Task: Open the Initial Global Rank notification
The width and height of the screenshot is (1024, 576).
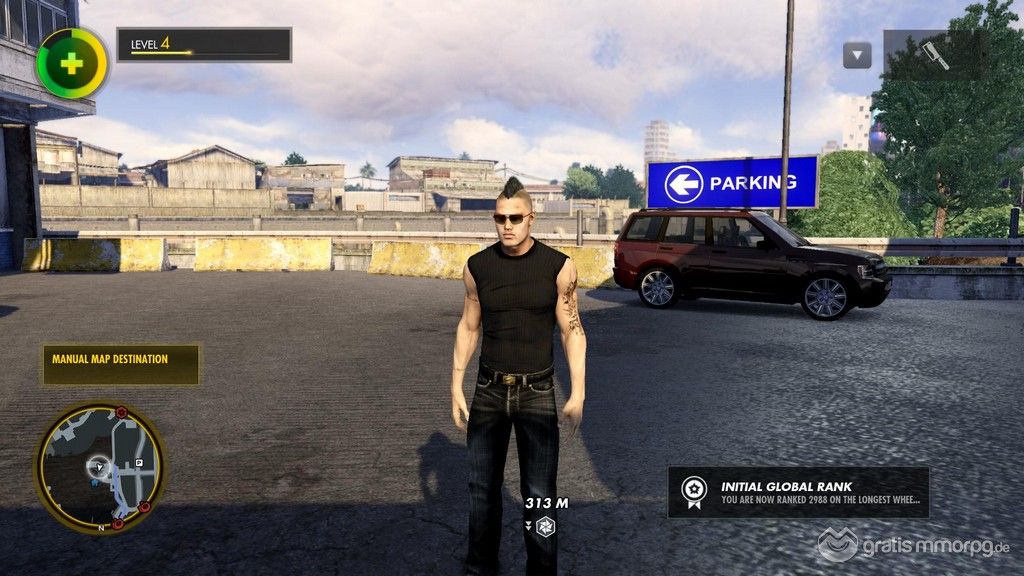Action: tap(798, 492)
